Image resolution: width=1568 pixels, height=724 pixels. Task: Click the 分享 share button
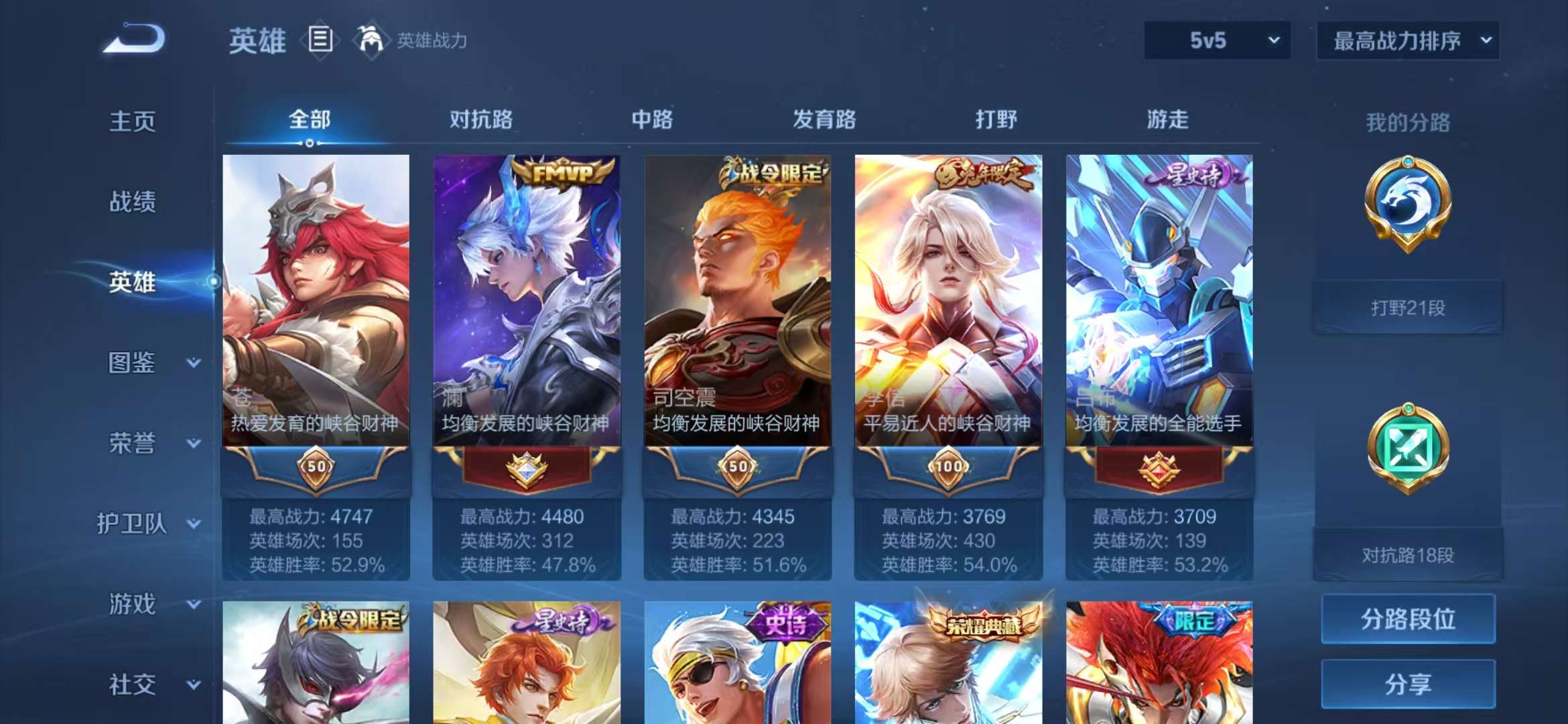tap(1408, 685)
